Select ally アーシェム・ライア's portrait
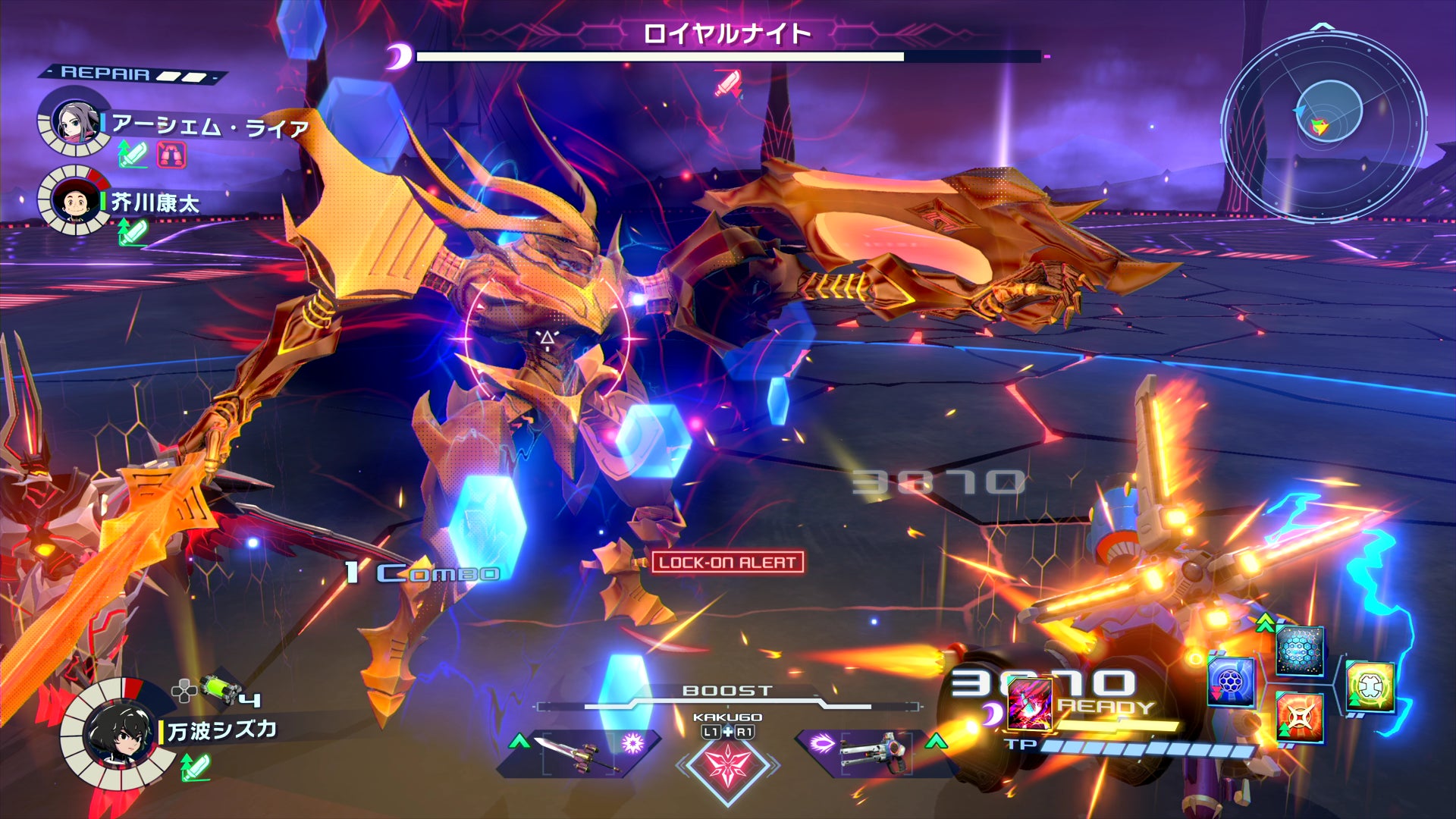 click(x=74, y=123)
